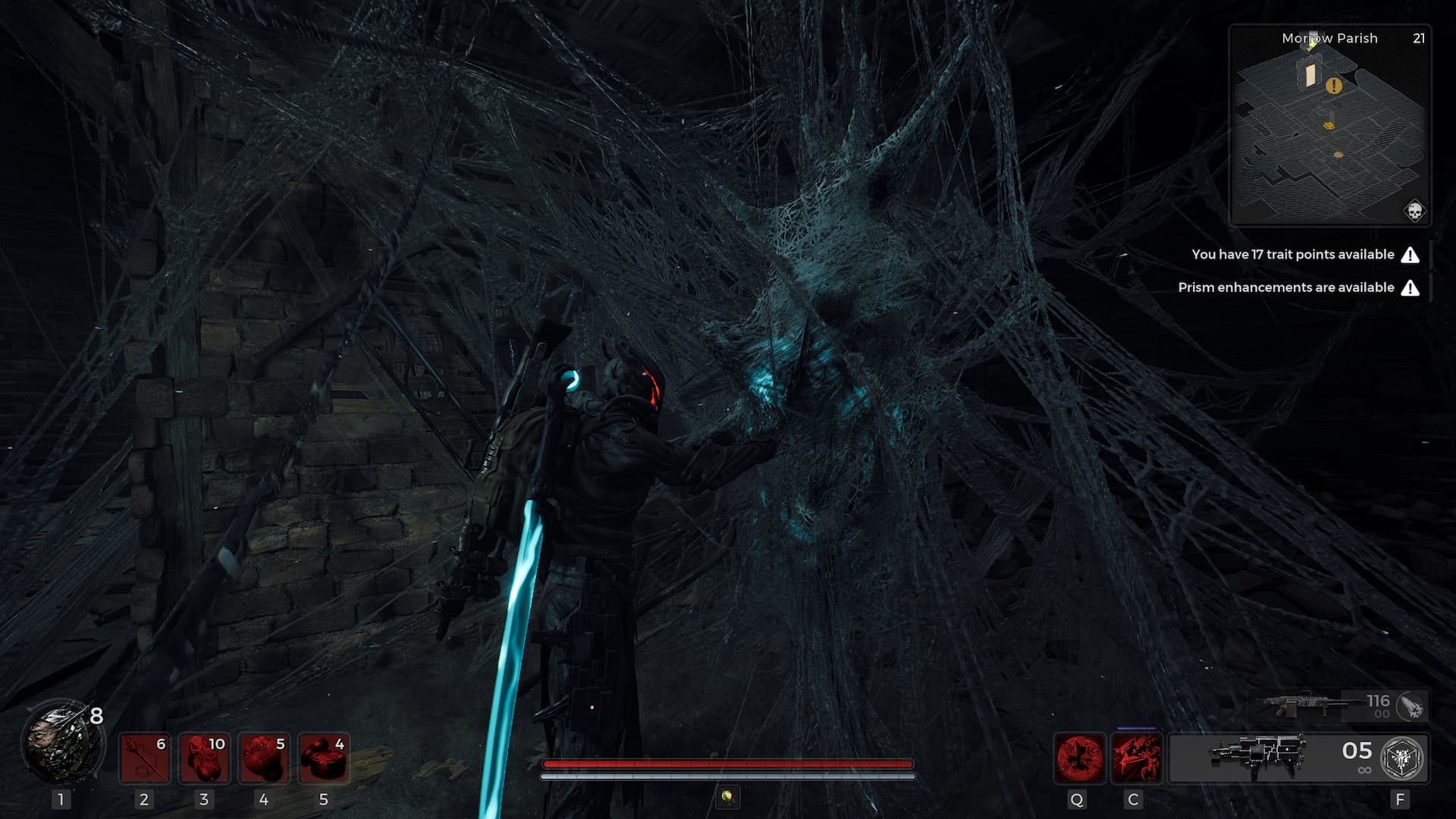Screen dimensions: 1456x819
Task: Use the relic orb with 8 charges
Action: click(62, 741)
